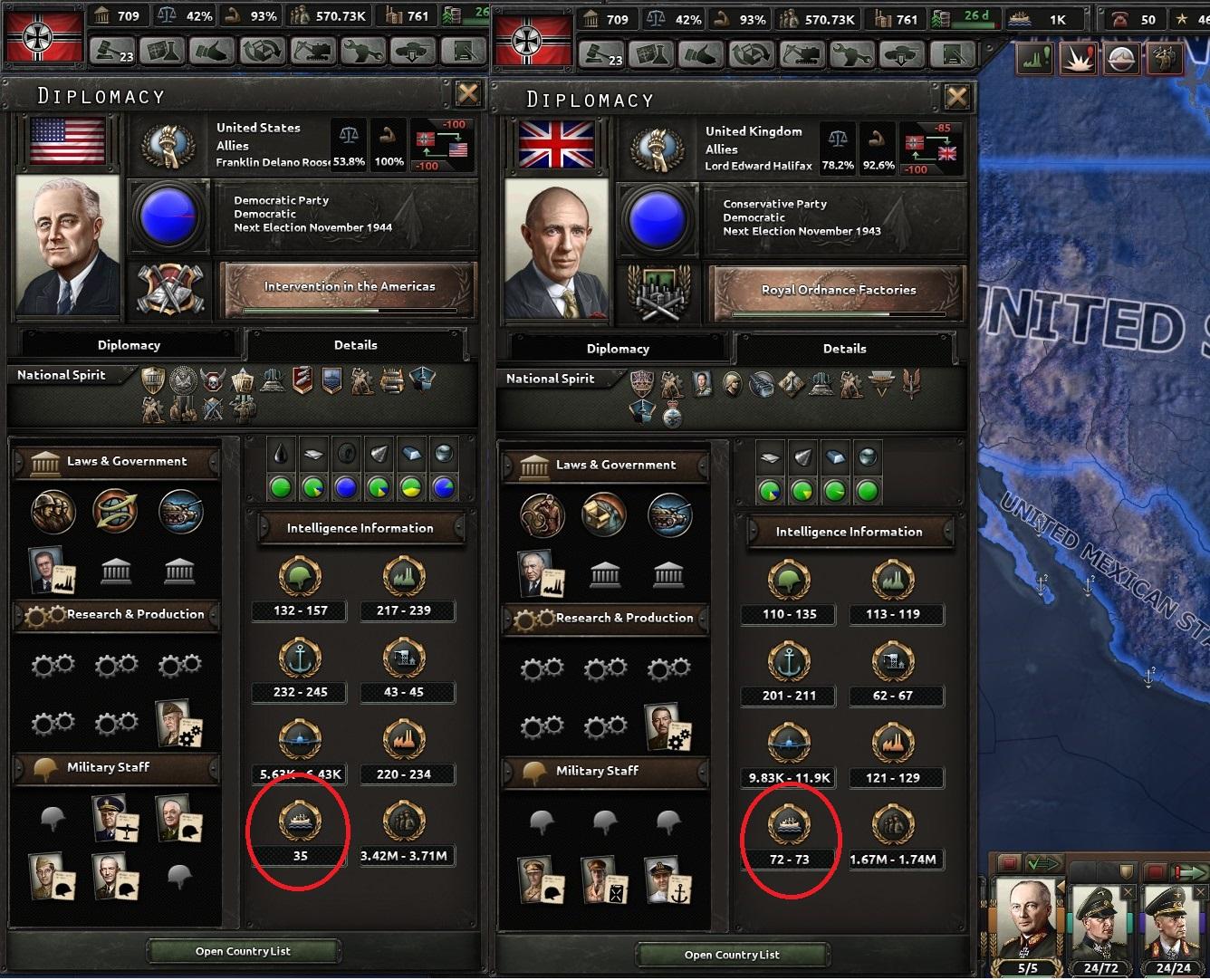Toggle the army recruitment alert icon
This screenshot has height=980, width=1210.
1164,58
